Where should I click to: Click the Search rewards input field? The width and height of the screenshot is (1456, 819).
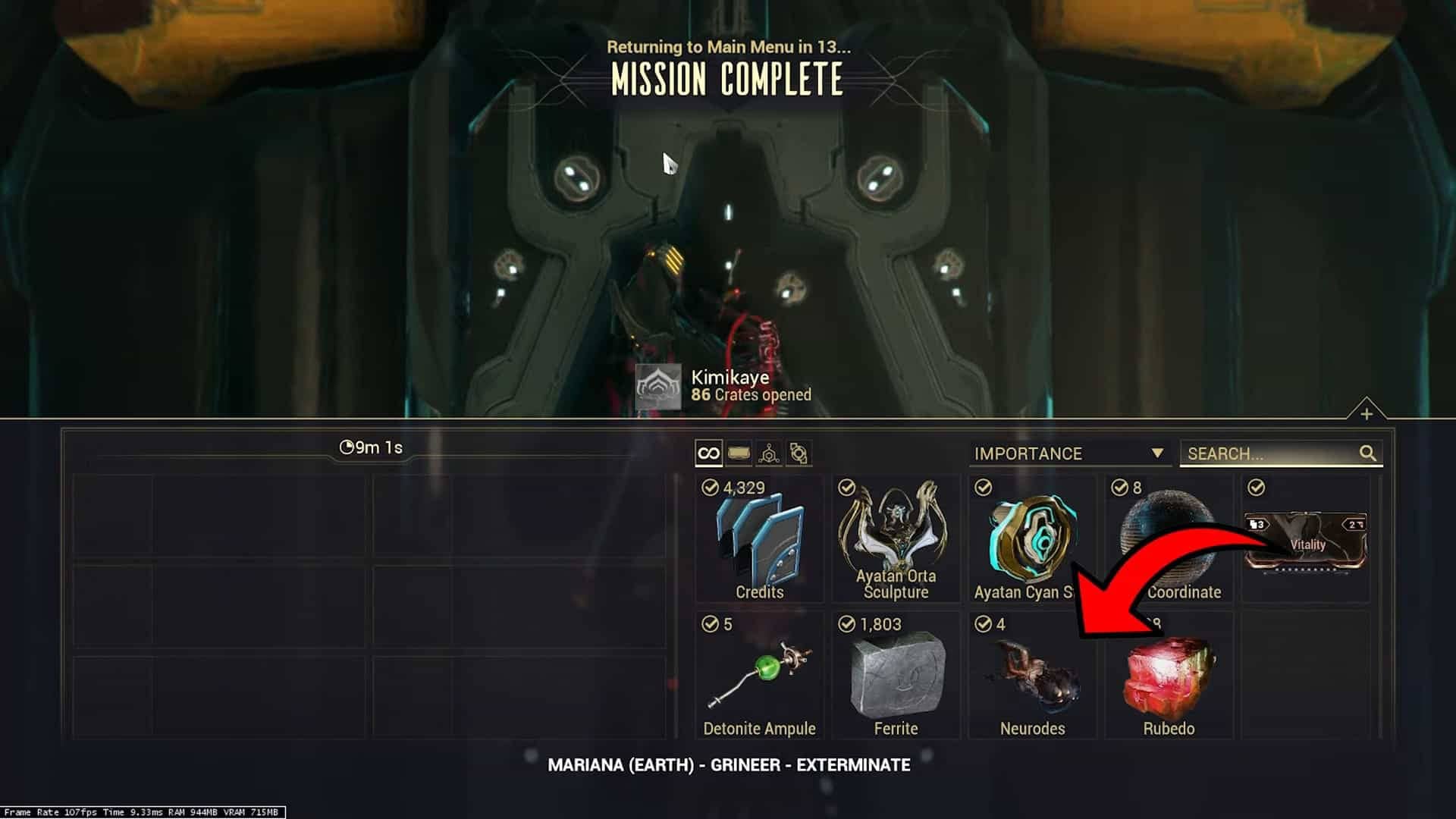tap(1271, 453)
